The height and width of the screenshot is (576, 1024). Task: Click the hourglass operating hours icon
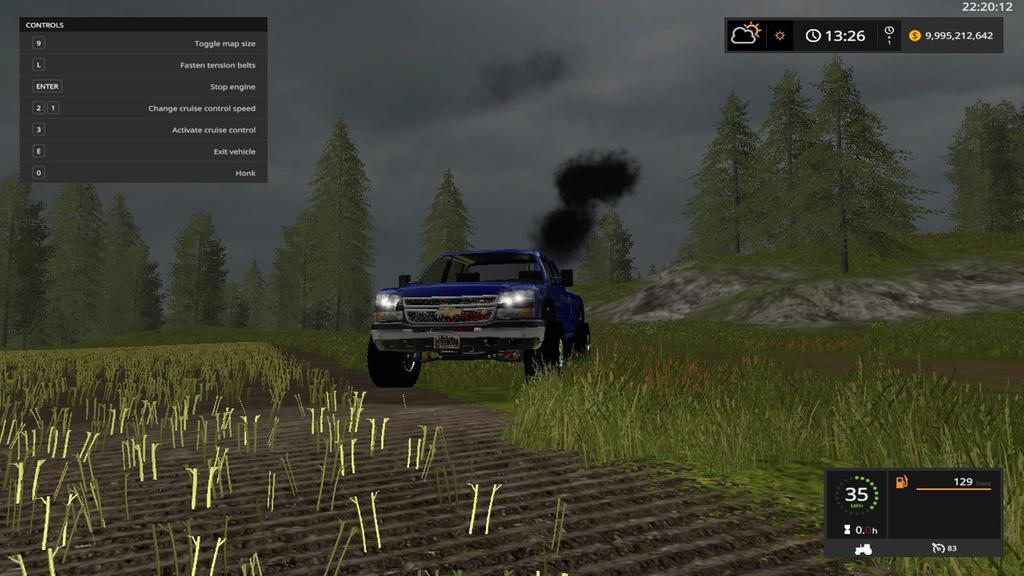pyautogui.click(x=846, y=530)
